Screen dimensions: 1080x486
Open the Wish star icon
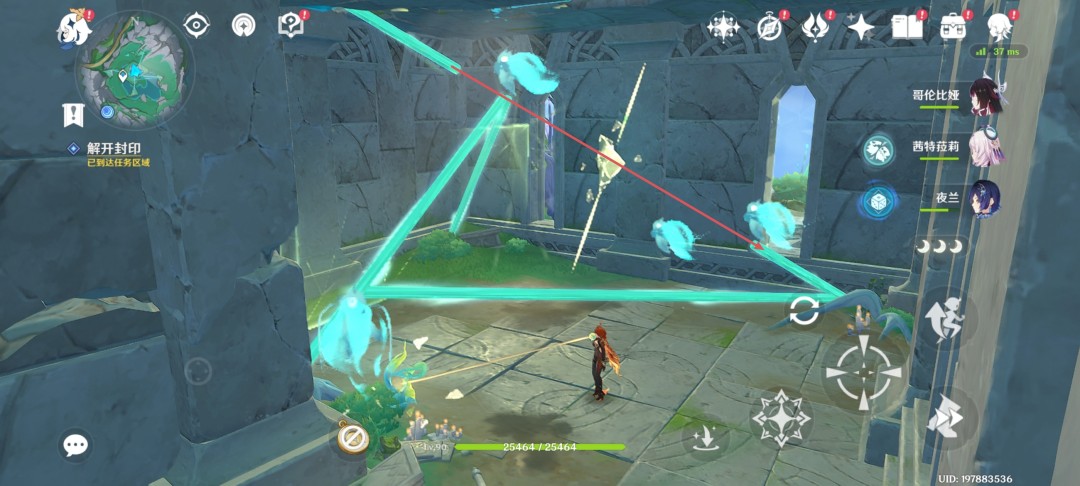861,27
